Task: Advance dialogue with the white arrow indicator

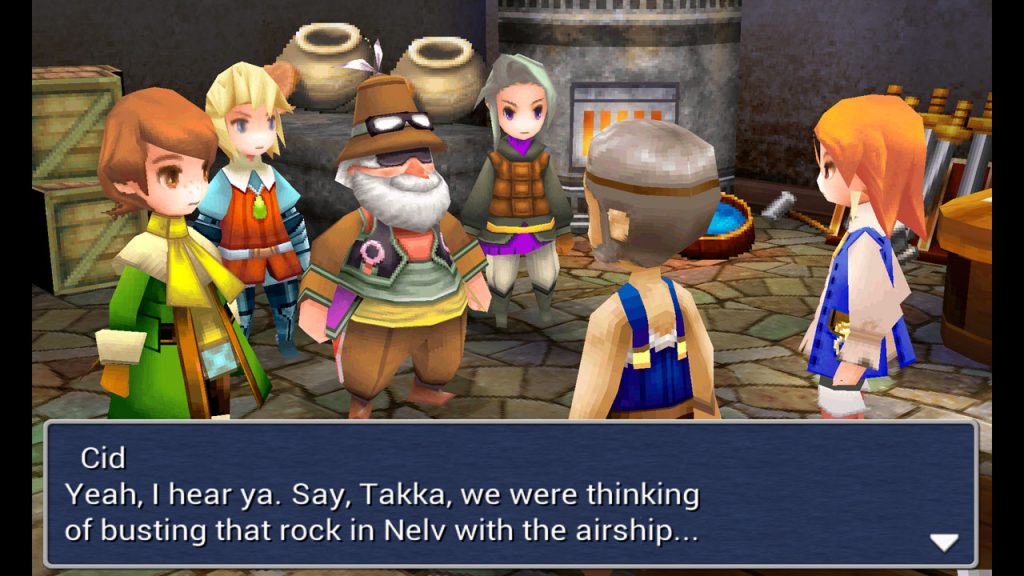Action: tap(943, 542)
